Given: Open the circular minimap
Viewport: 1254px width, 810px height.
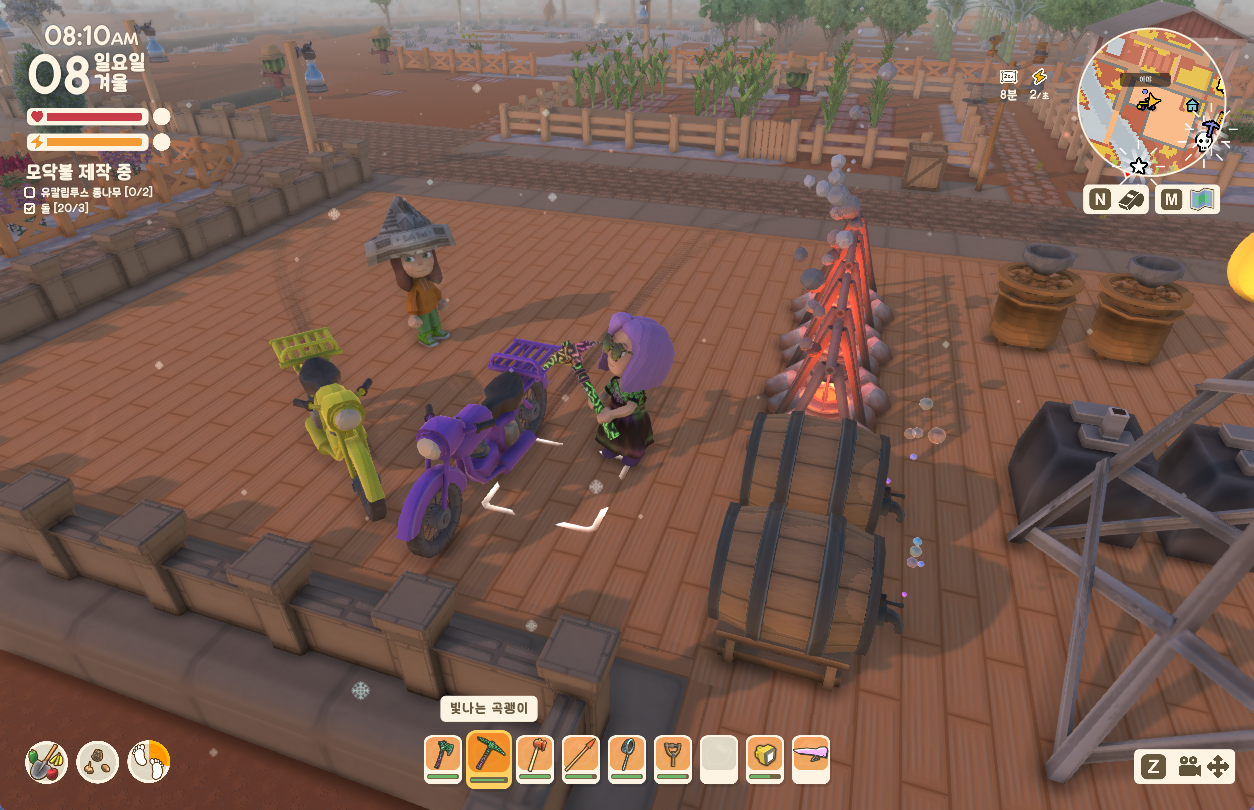Looking at the screenshot, I should pyautogui.click(x=1151, y=102).
